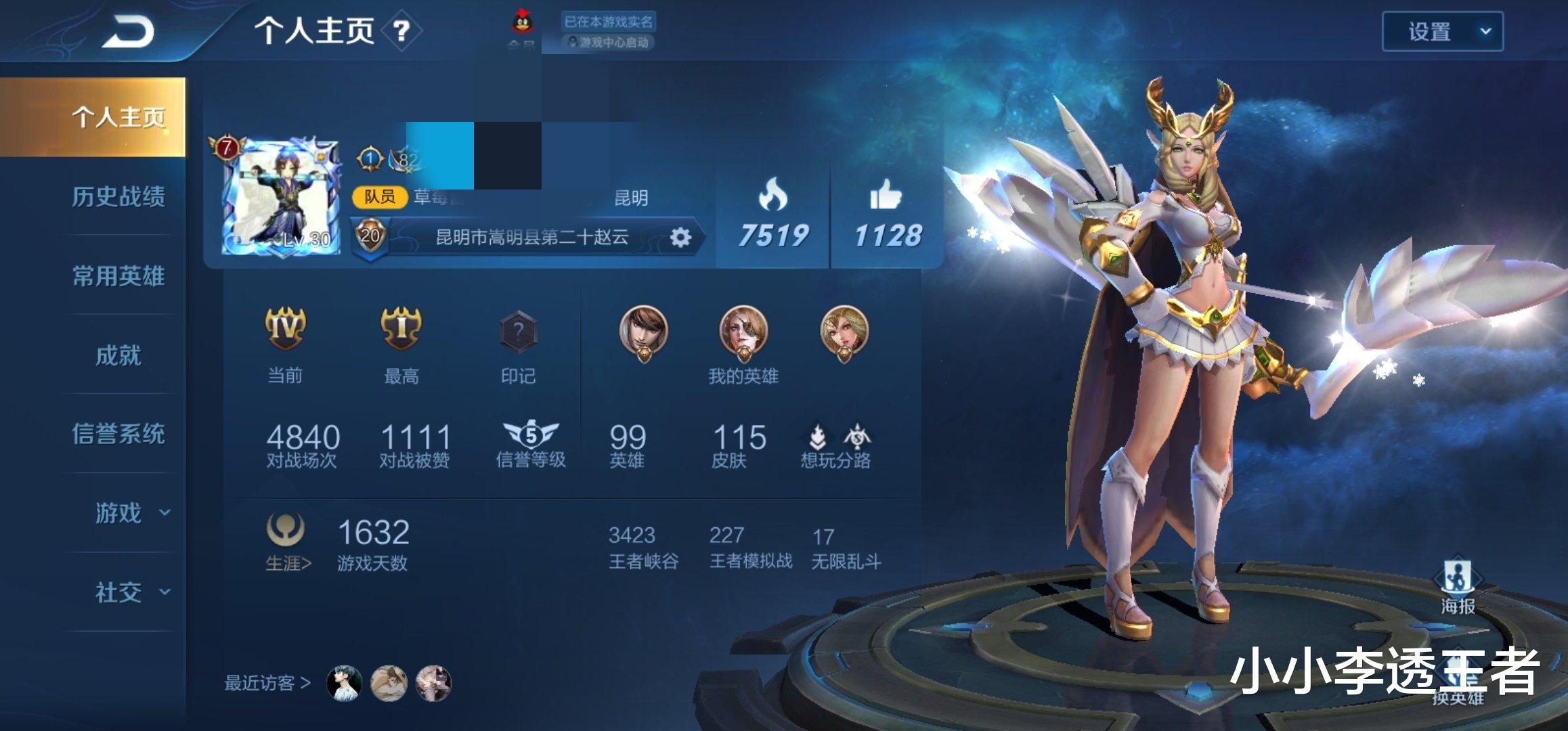Click the player avatar portrait
This screenshot has width=1568, height=731.
[281, 197]
